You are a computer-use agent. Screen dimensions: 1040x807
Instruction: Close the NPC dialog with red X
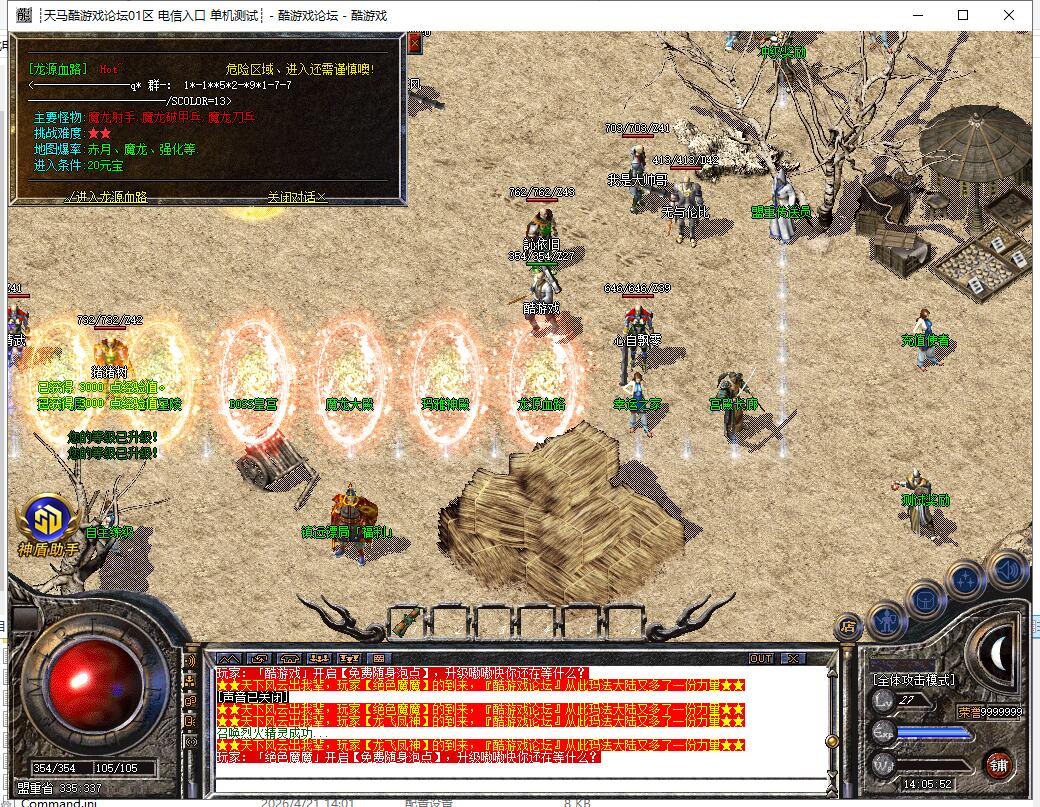415,44
